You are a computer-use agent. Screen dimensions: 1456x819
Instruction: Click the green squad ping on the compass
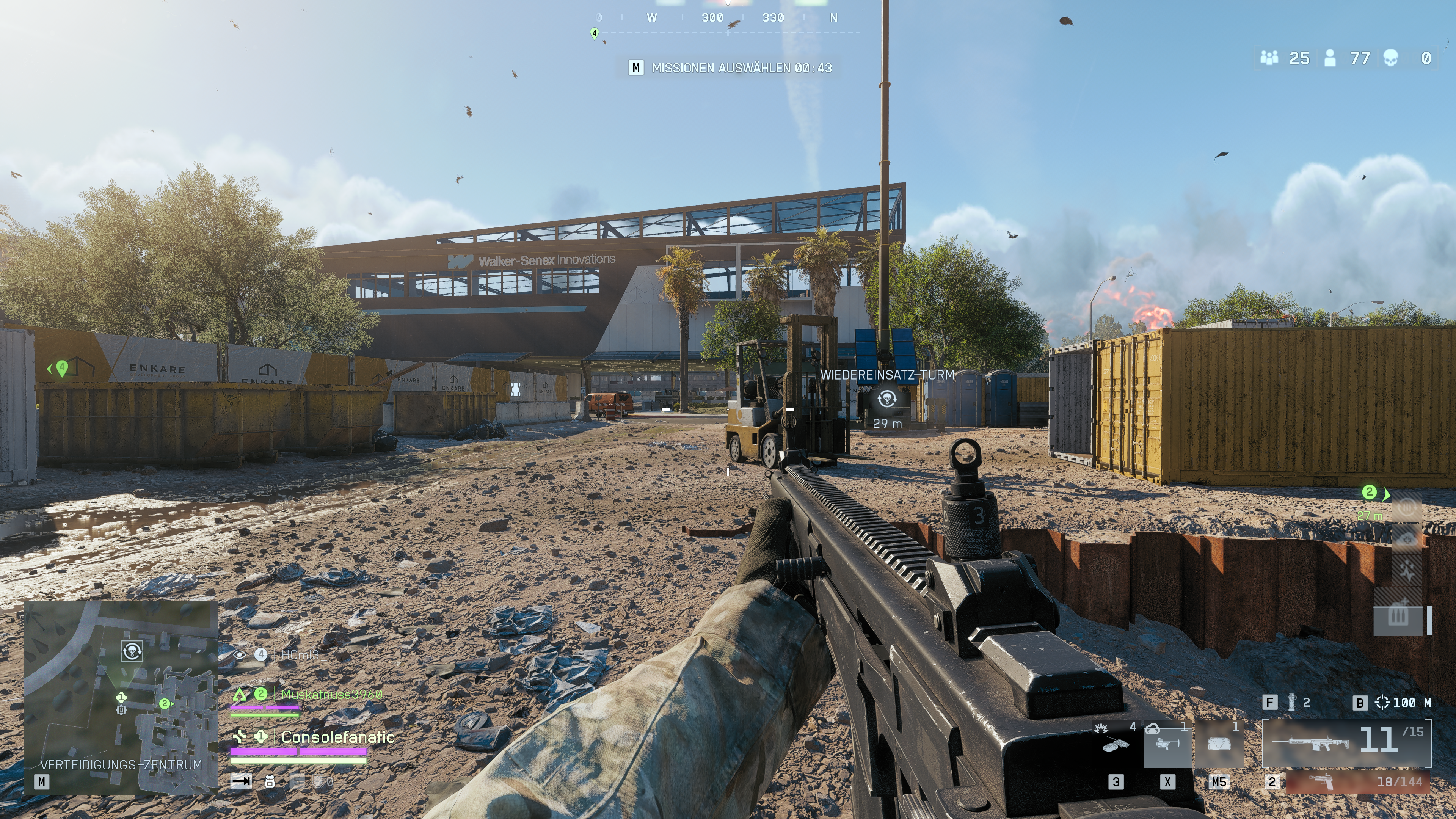[594, 33]
